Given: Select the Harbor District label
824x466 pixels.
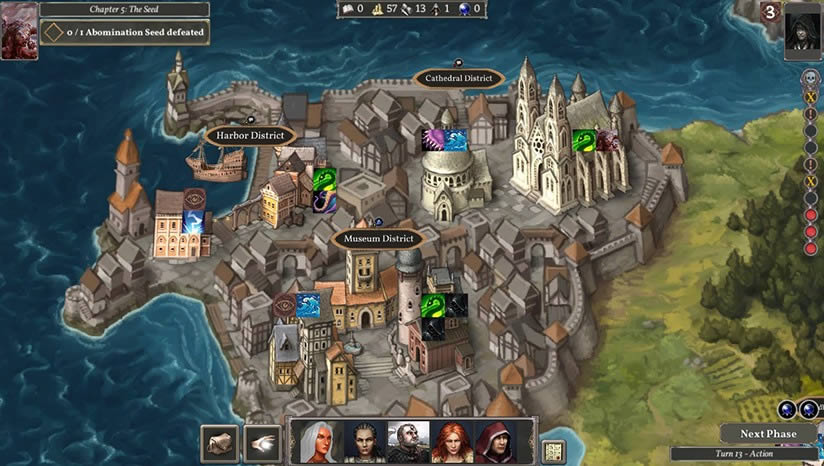Looking at the screenshot, I should [x=251, y=135].
